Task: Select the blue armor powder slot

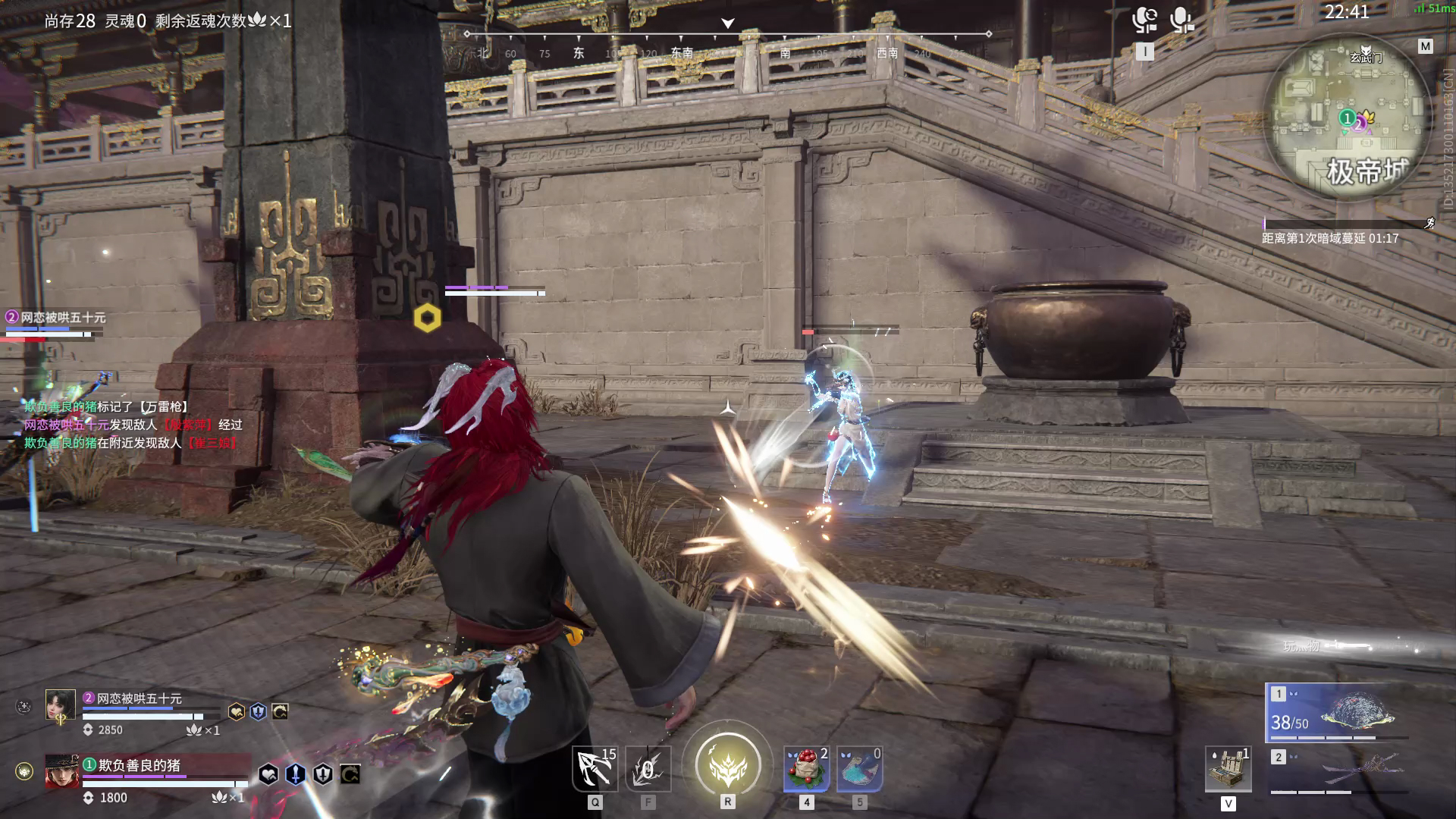Action: pos(859,769)
